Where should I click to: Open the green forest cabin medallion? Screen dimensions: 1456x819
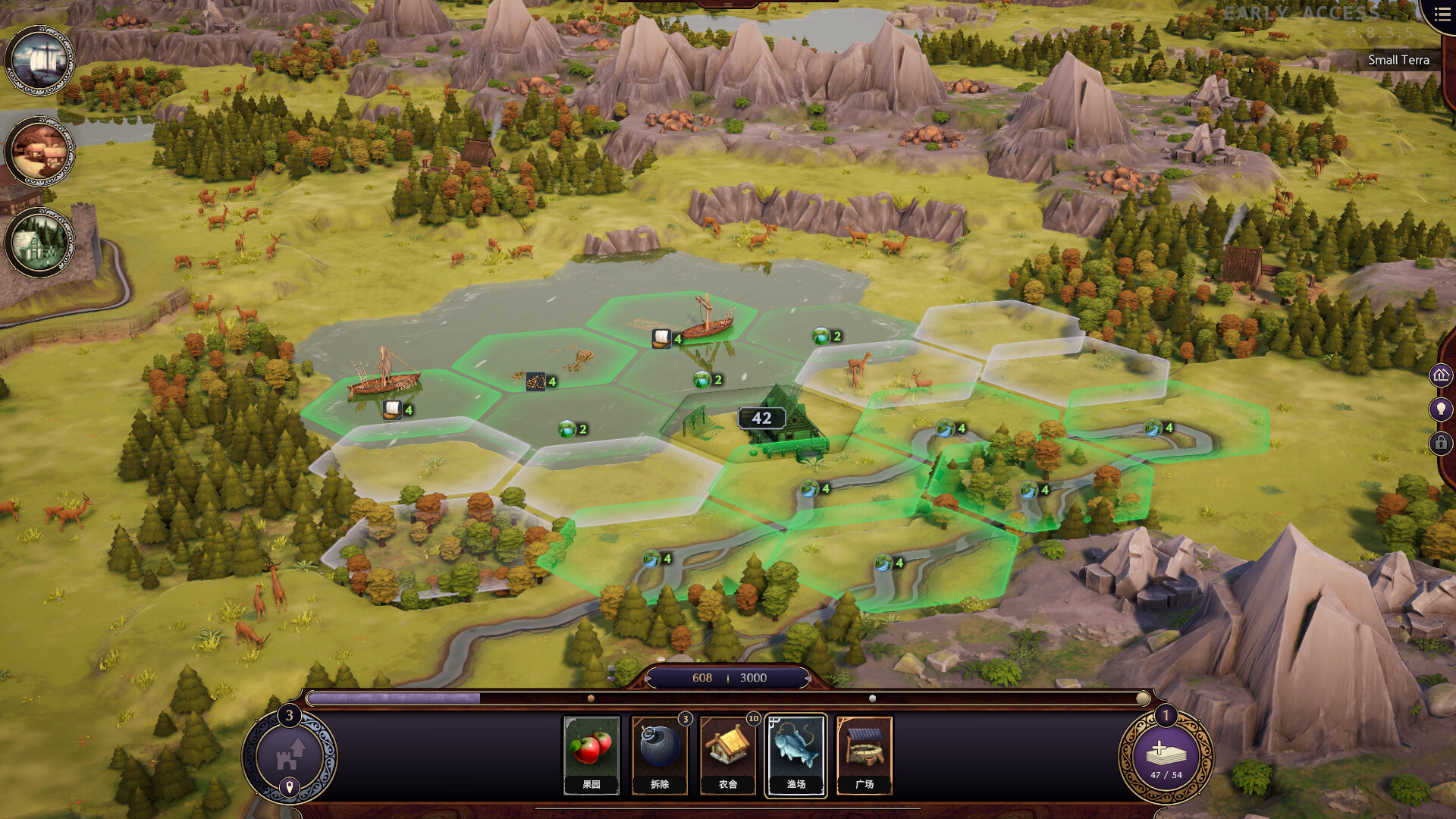click(39, 243)
